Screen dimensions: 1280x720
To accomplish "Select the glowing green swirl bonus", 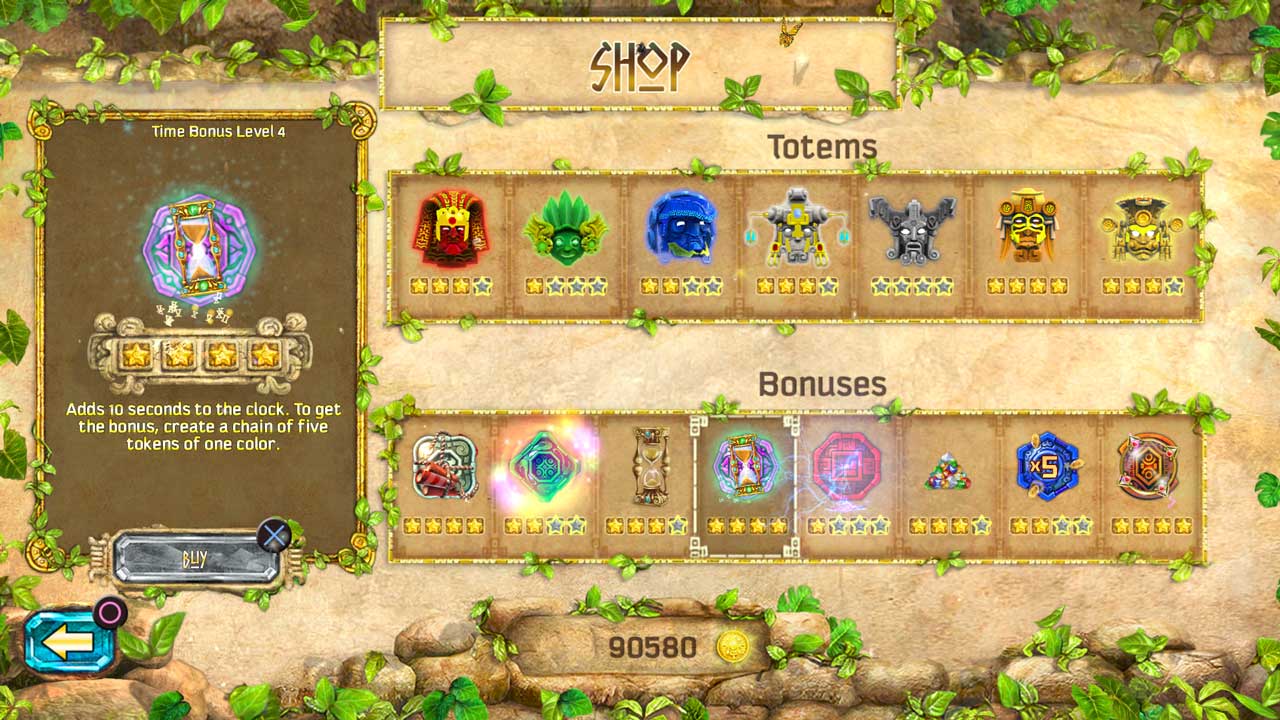I will [x=547, y=465].
